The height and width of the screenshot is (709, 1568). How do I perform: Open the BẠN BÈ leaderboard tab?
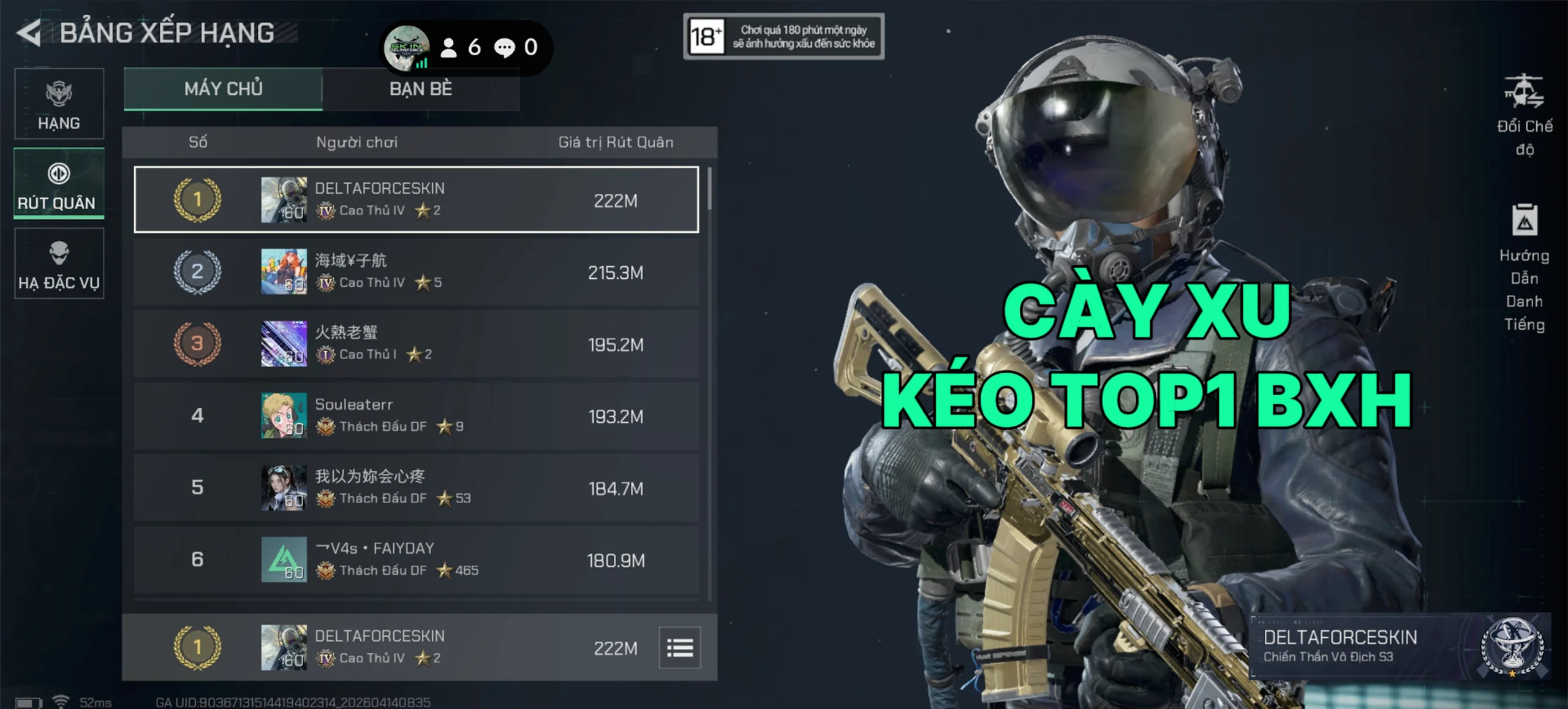421,89
